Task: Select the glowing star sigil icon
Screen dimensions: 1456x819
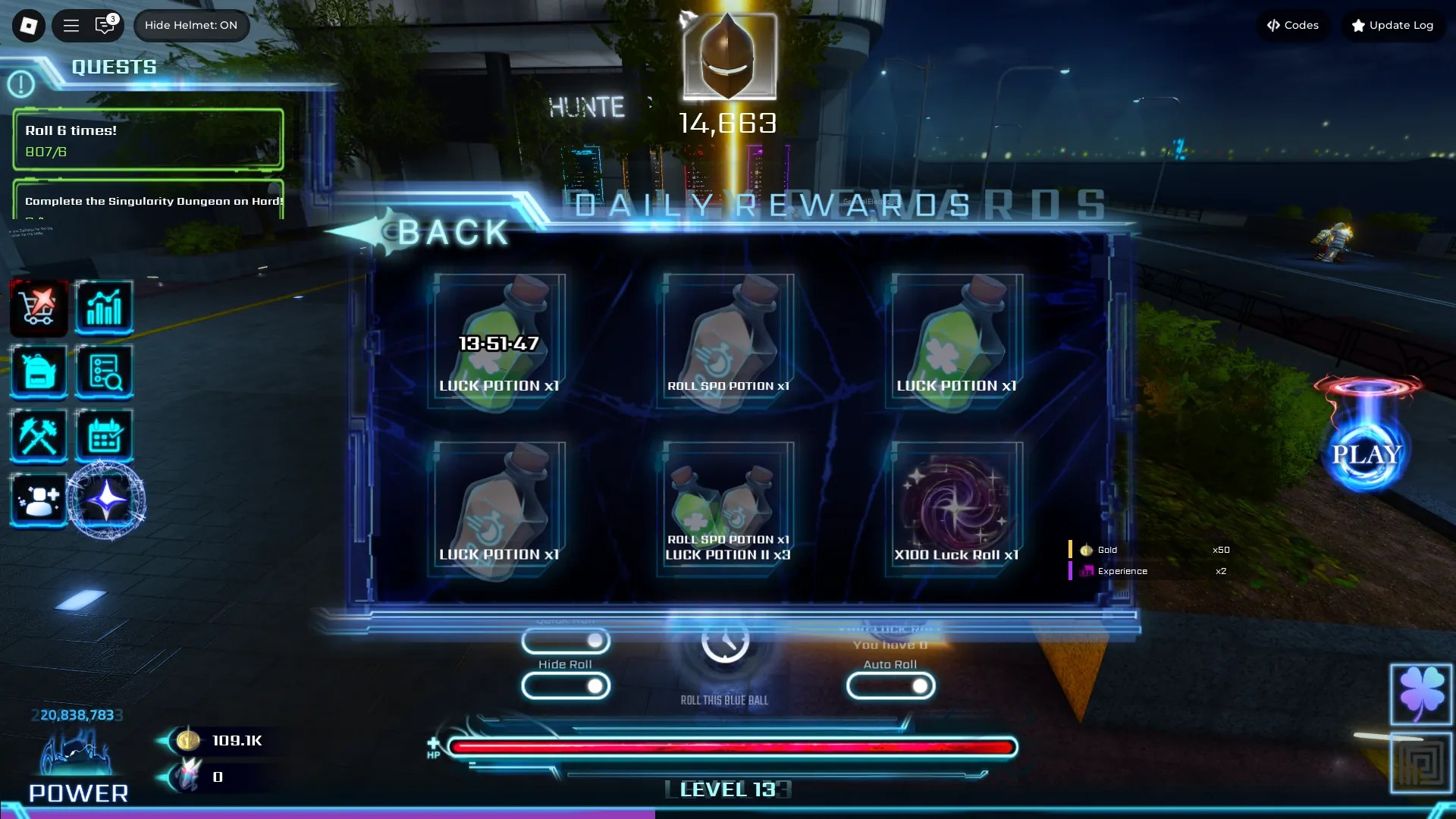Action: (x=105, y=499)
